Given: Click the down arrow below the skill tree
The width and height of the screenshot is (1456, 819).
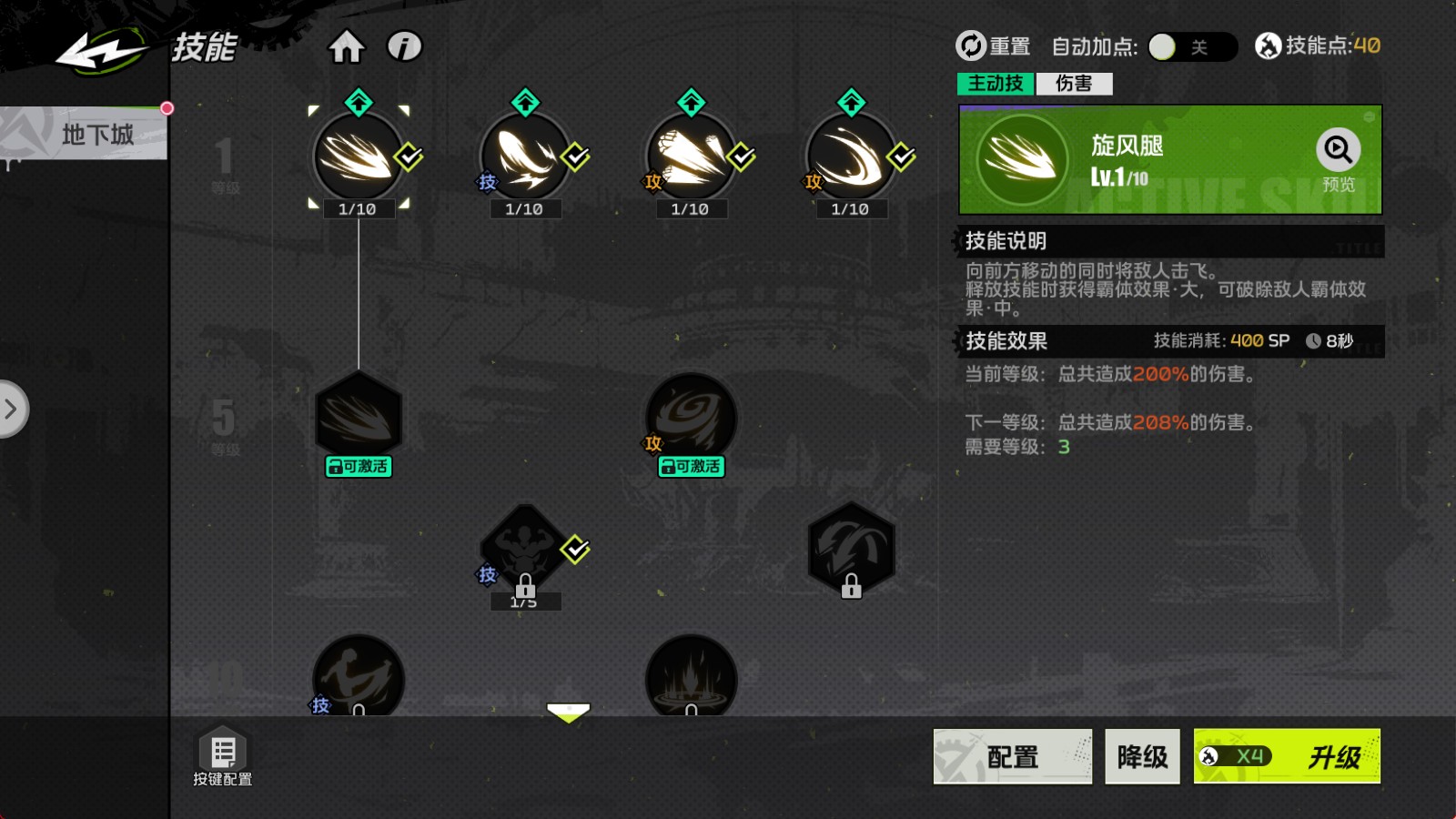Looking at the screenshot, I should tap(569, 711).
